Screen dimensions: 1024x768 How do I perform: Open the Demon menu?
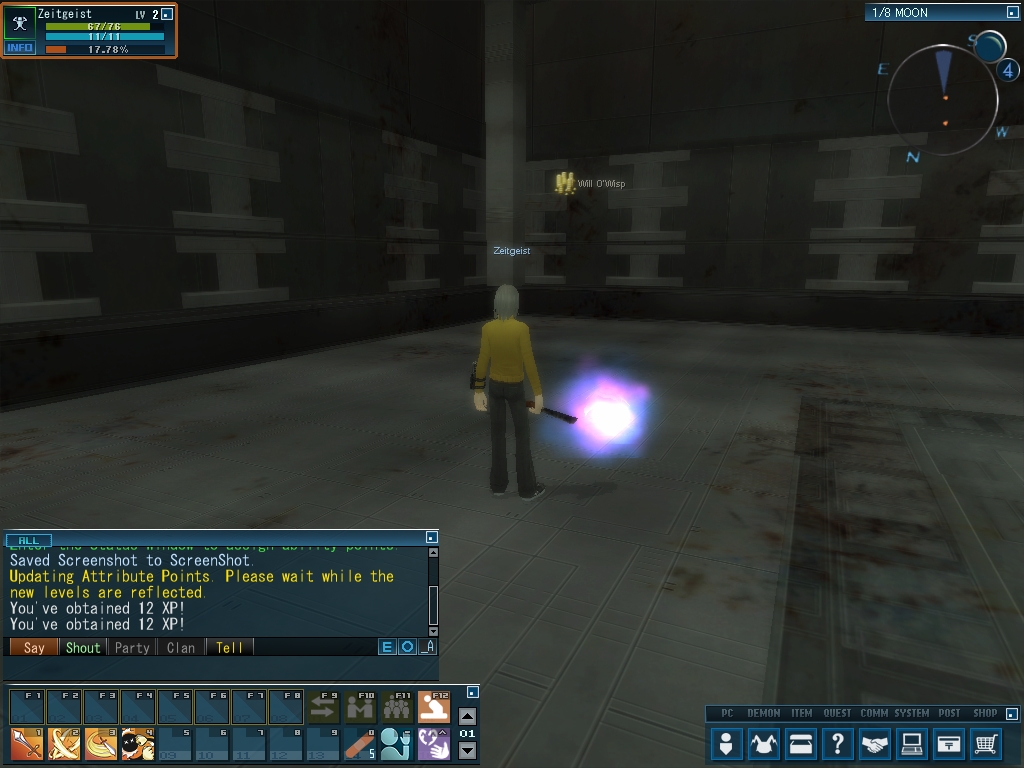tap(764, 744)
